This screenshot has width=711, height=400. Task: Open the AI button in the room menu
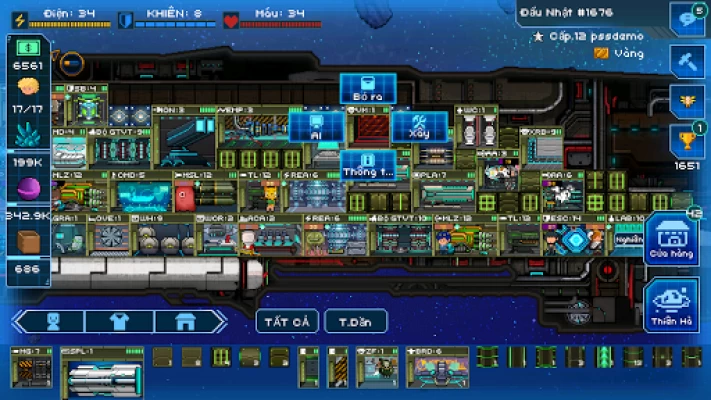tap(316, 126)
